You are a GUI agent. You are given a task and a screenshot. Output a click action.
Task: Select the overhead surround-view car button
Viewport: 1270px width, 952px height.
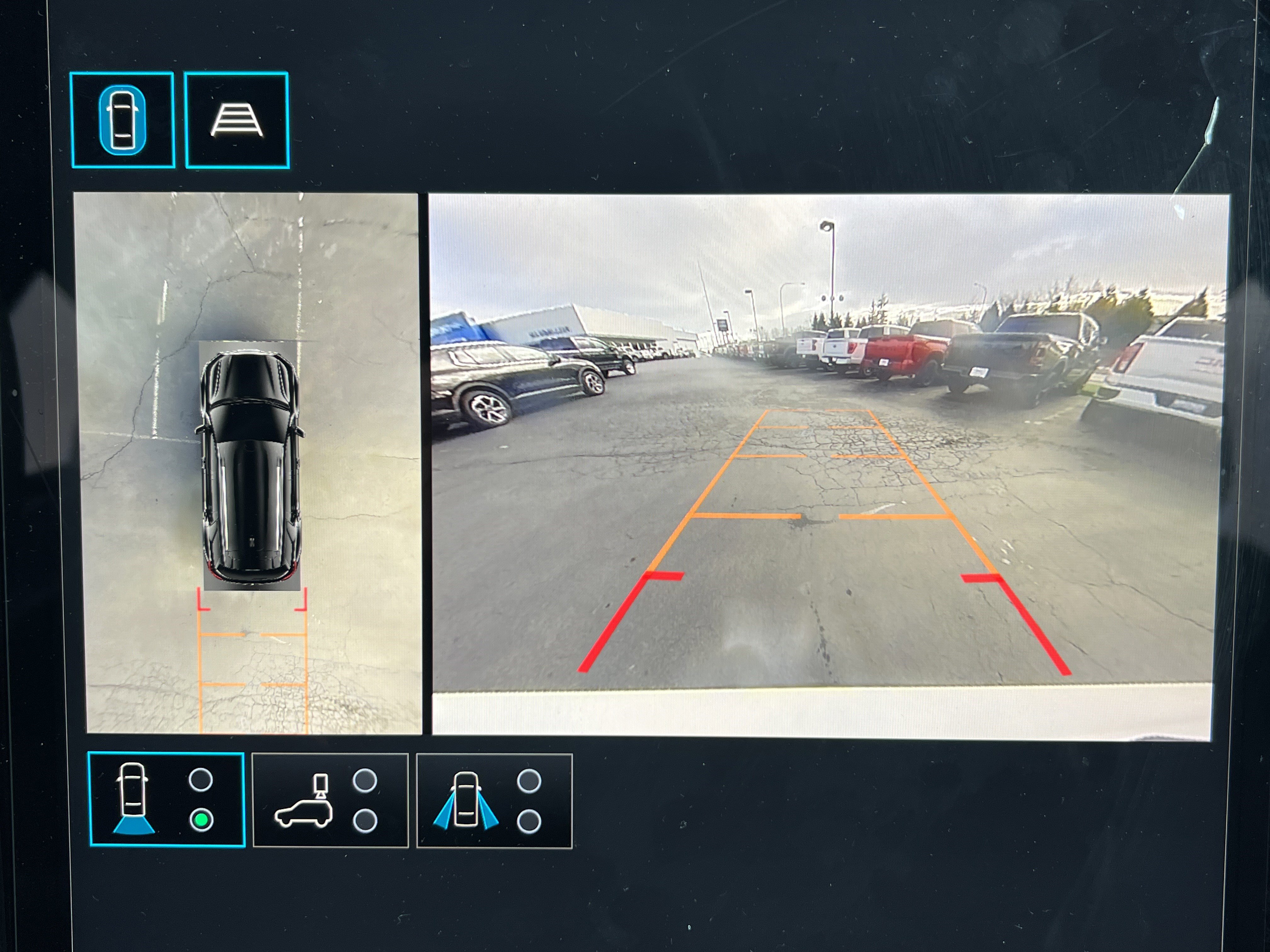(x=122, y=120)
